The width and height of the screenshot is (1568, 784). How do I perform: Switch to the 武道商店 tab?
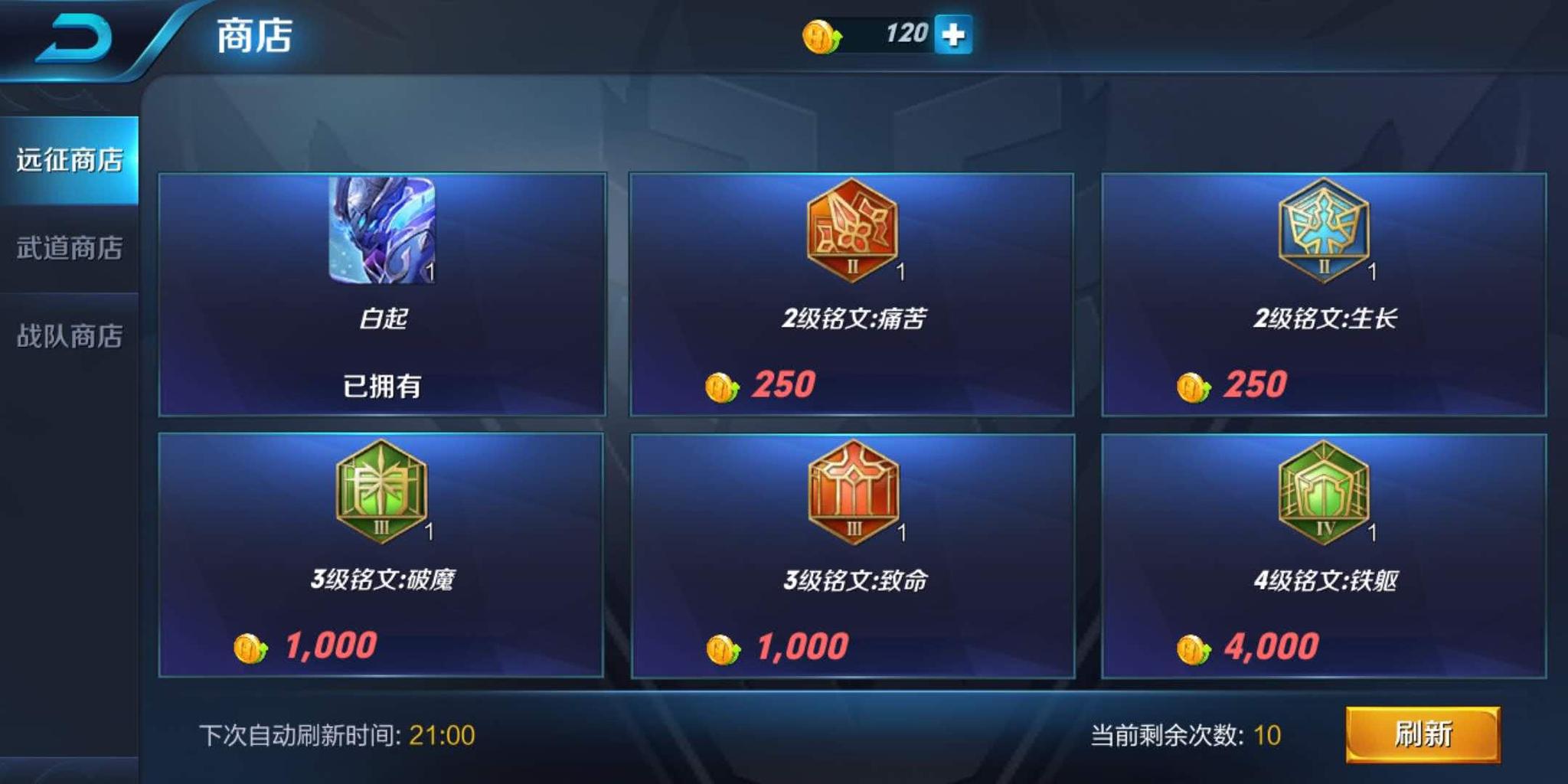(69, 247)
